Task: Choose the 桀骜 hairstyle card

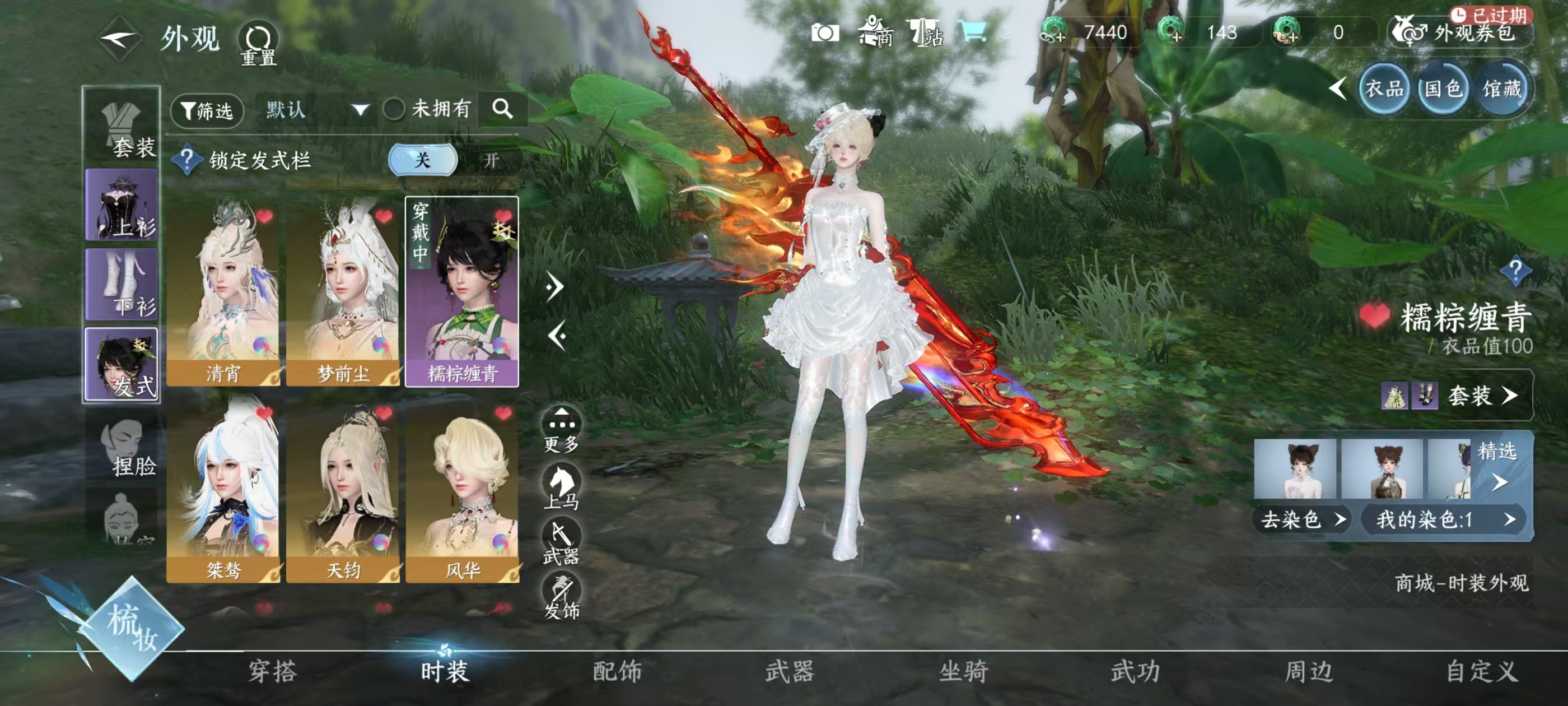Action: [x=223, y=489]
